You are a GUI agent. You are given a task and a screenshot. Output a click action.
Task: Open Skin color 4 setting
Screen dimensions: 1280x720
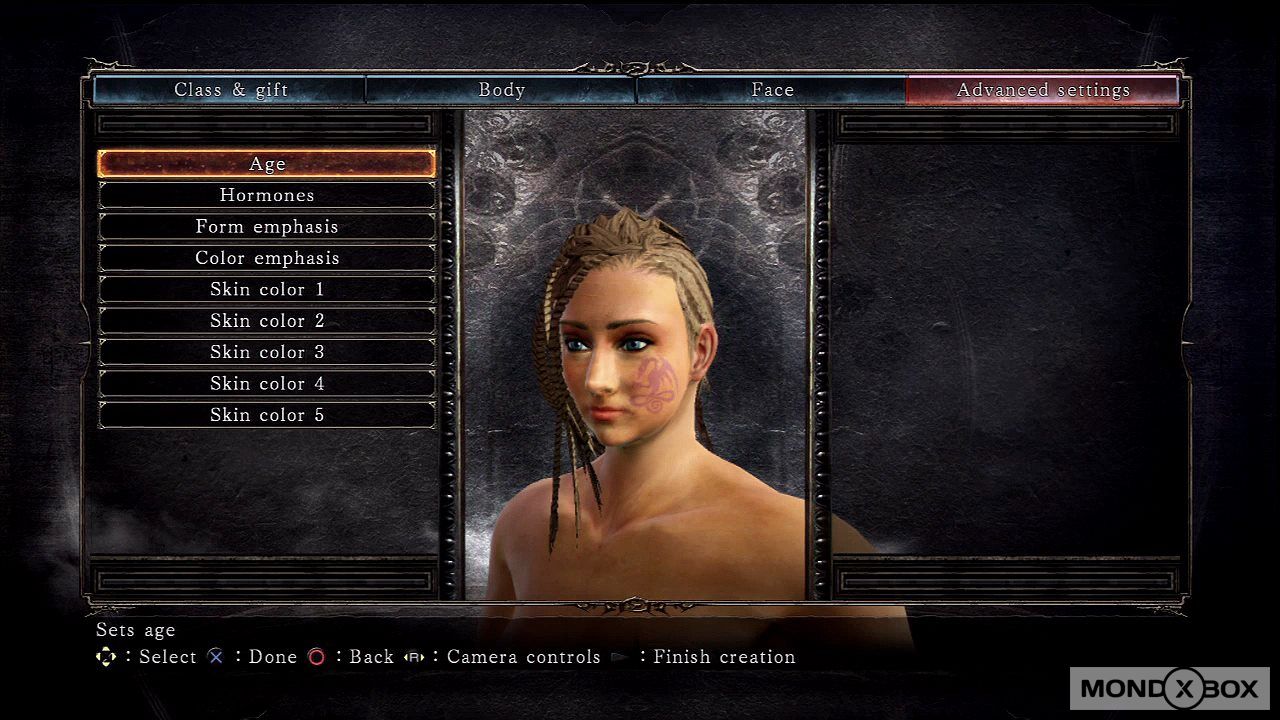tap(267, 384)
